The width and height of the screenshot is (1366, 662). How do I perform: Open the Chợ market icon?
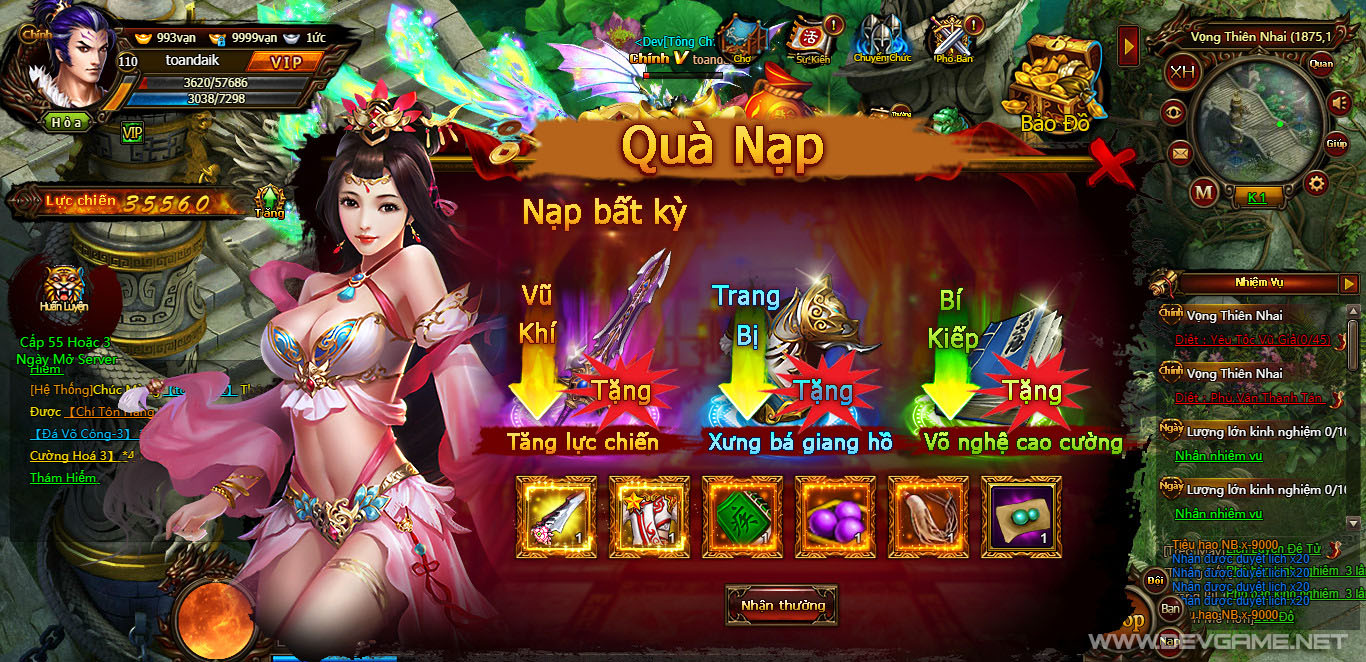[x=742, y=40]
